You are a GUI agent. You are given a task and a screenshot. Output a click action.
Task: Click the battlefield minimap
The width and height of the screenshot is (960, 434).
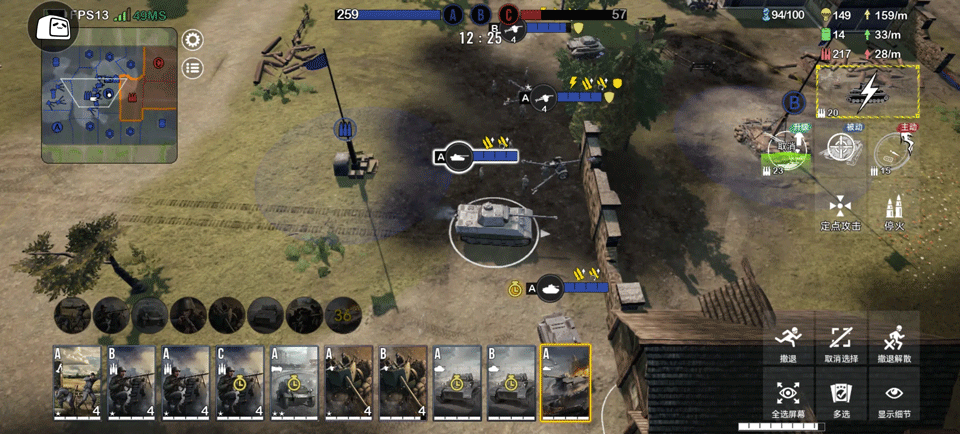(x=109, y=95)
